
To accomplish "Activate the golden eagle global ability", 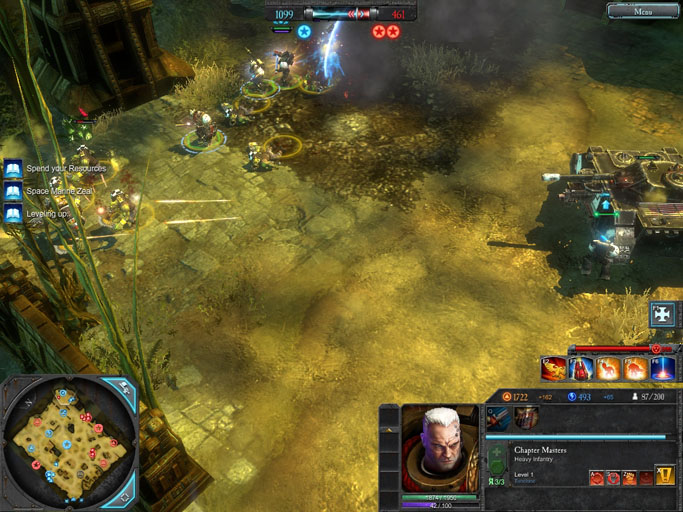I will click(x=554, y=370).
